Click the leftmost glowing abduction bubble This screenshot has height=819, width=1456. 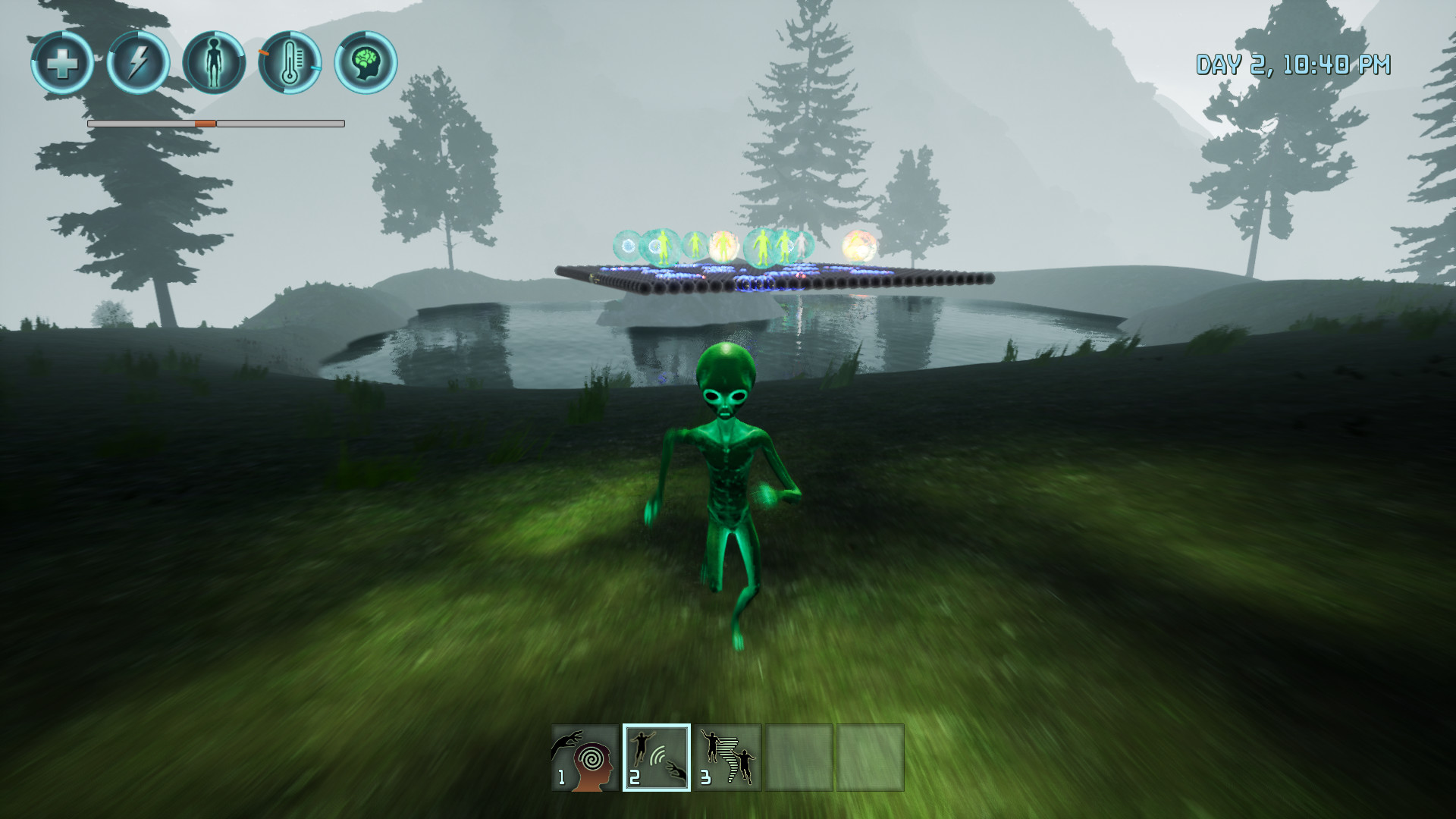(626, 245)
